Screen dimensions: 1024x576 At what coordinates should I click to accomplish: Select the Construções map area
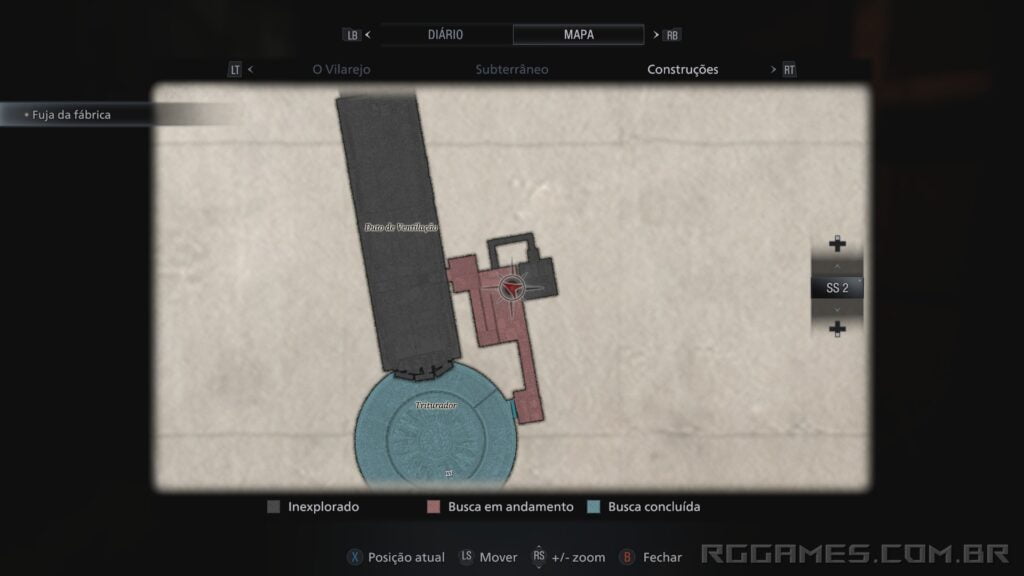[x=683, y=70]
